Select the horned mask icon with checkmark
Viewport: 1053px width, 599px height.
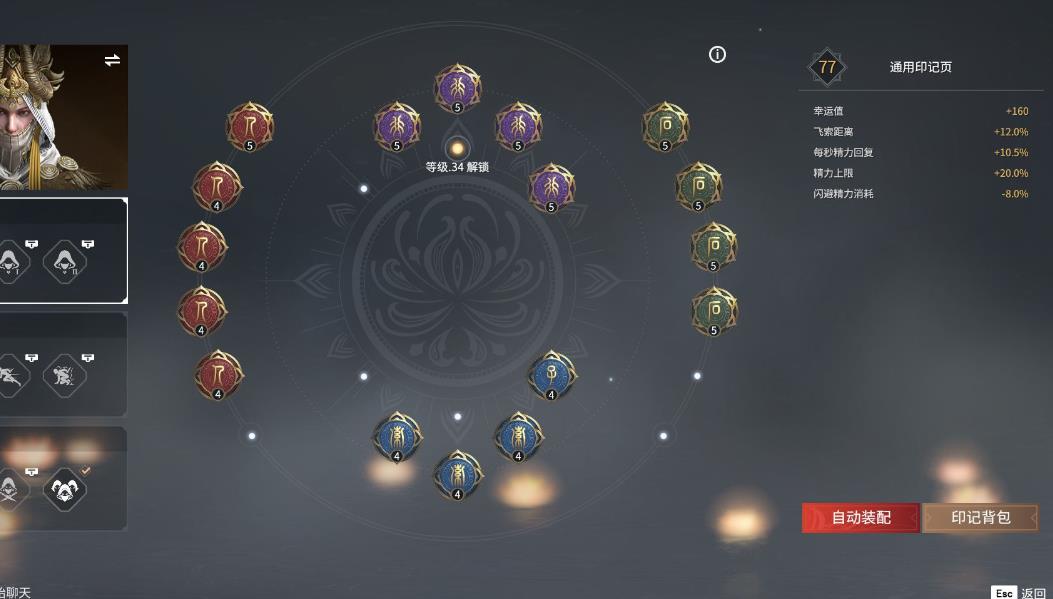pyautogui.click(x=65, y=489)
